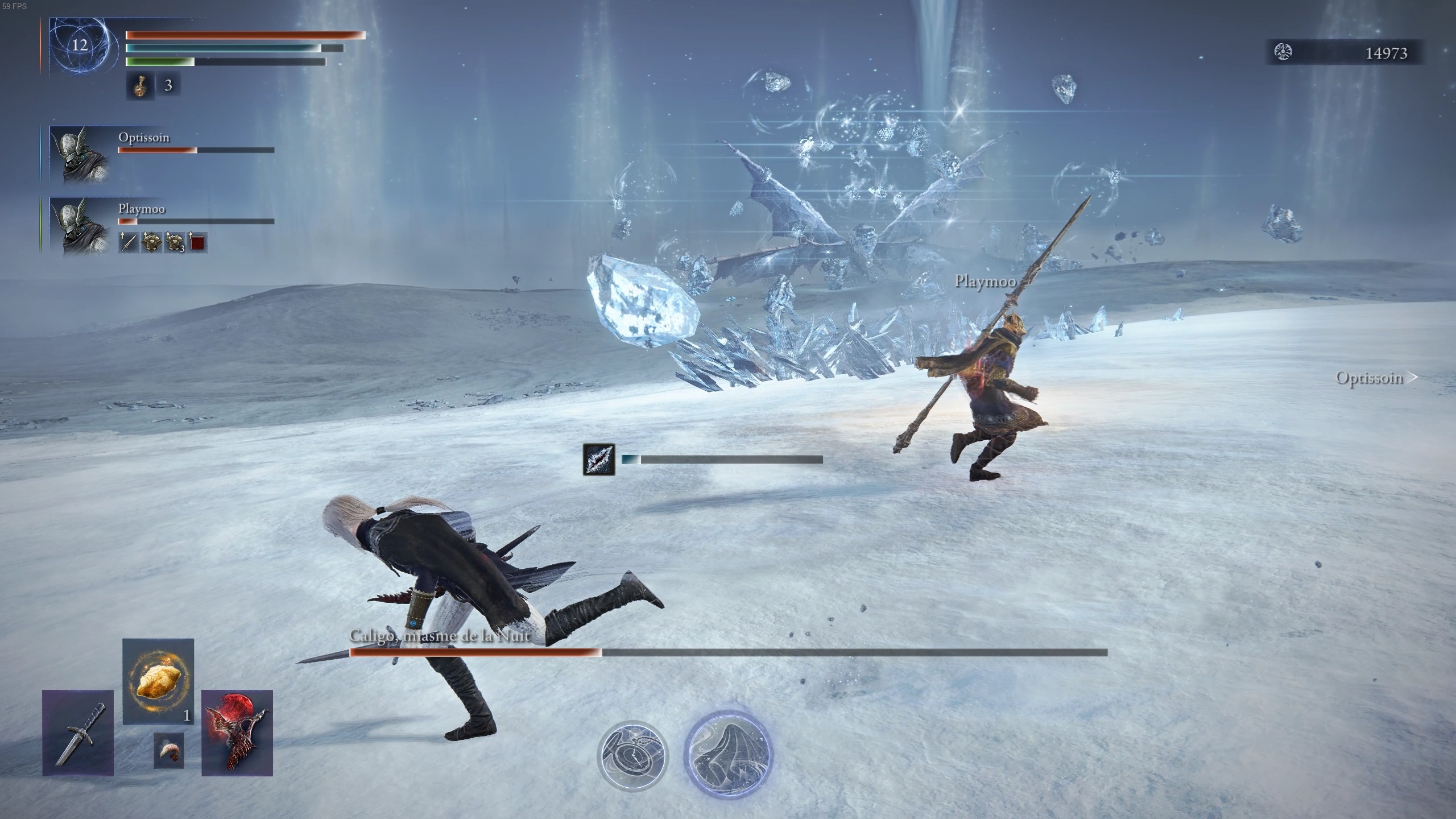Click the frostbite buildup status icon
This screenshot has height=819, width=1456.
(x=599, y=460)
